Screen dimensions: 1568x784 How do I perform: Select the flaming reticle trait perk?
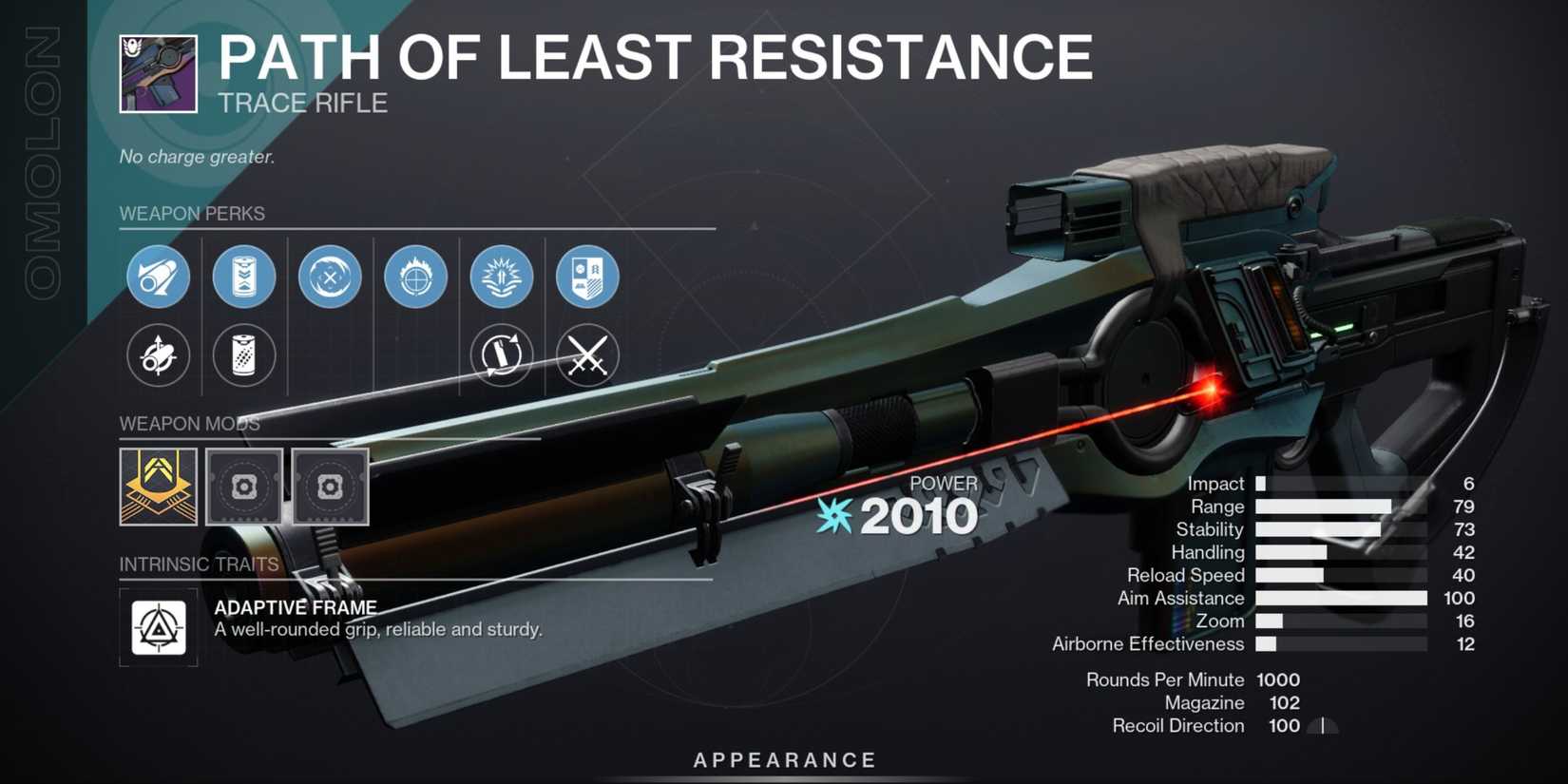(x=416, y=277)
